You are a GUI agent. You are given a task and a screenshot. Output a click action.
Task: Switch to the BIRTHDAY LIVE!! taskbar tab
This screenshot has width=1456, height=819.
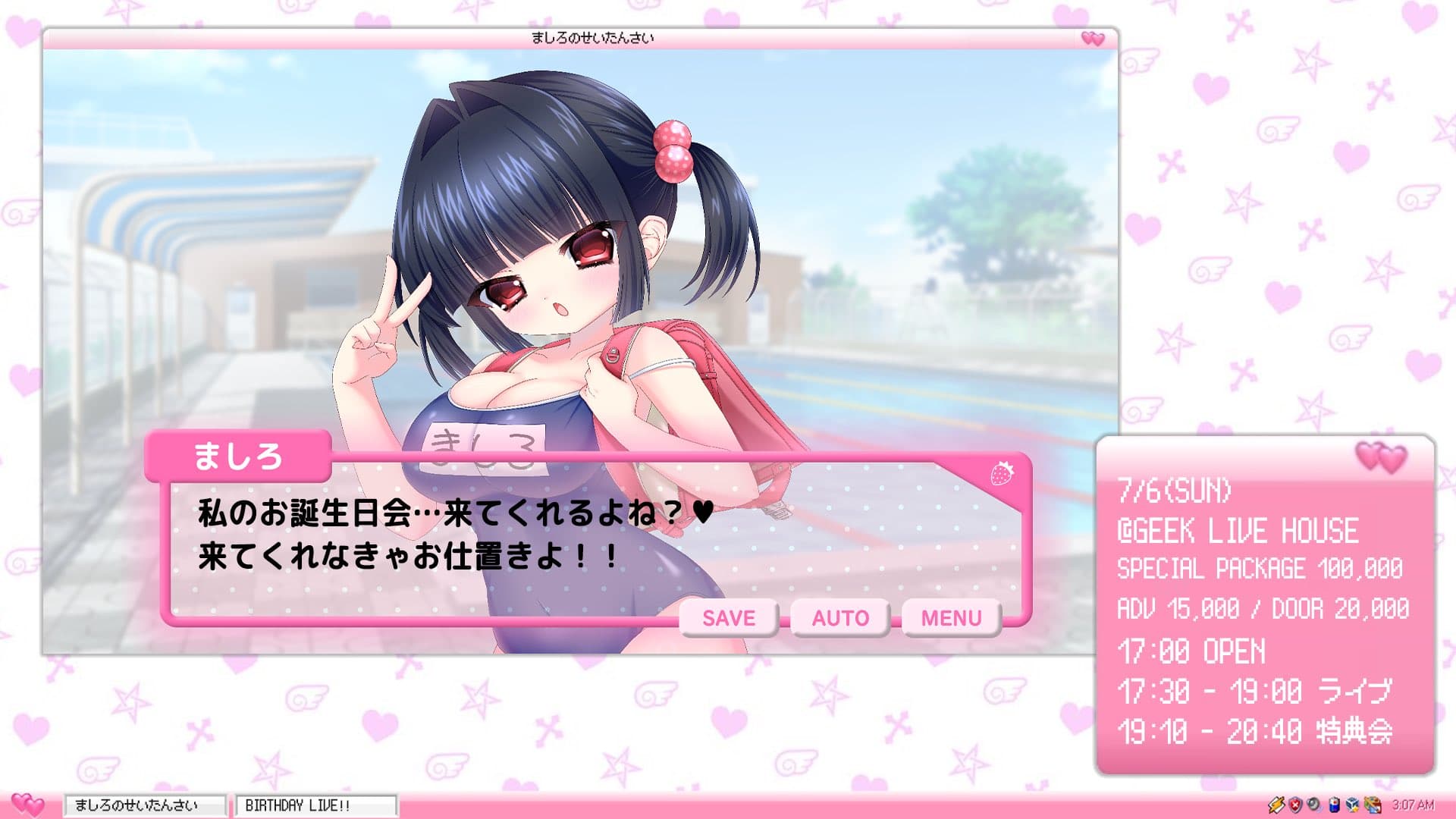click(x=315, y=805)
